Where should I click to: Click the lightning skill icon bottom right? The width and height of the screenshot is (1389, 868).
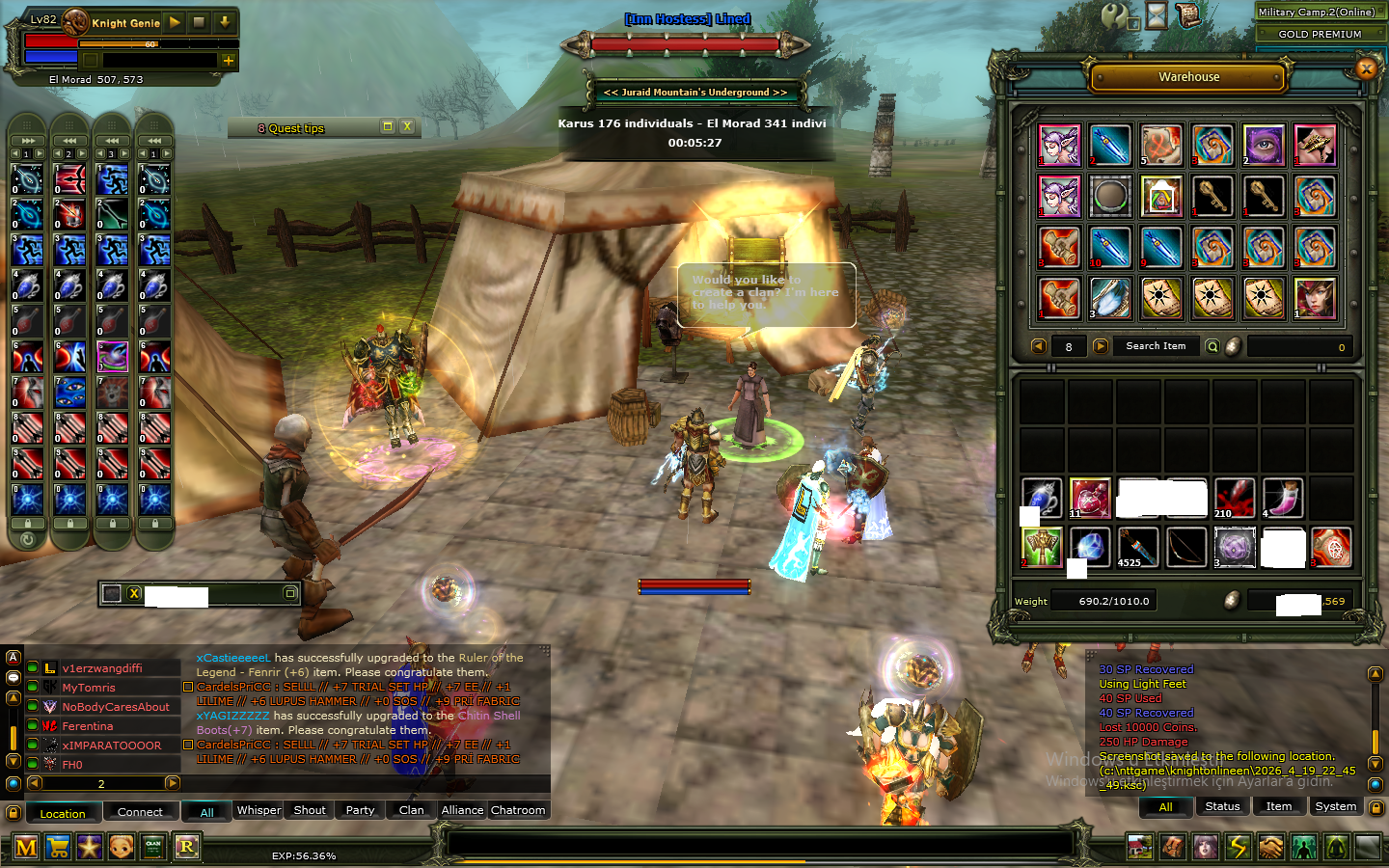pyautogui.click(x=1239, y=847)
